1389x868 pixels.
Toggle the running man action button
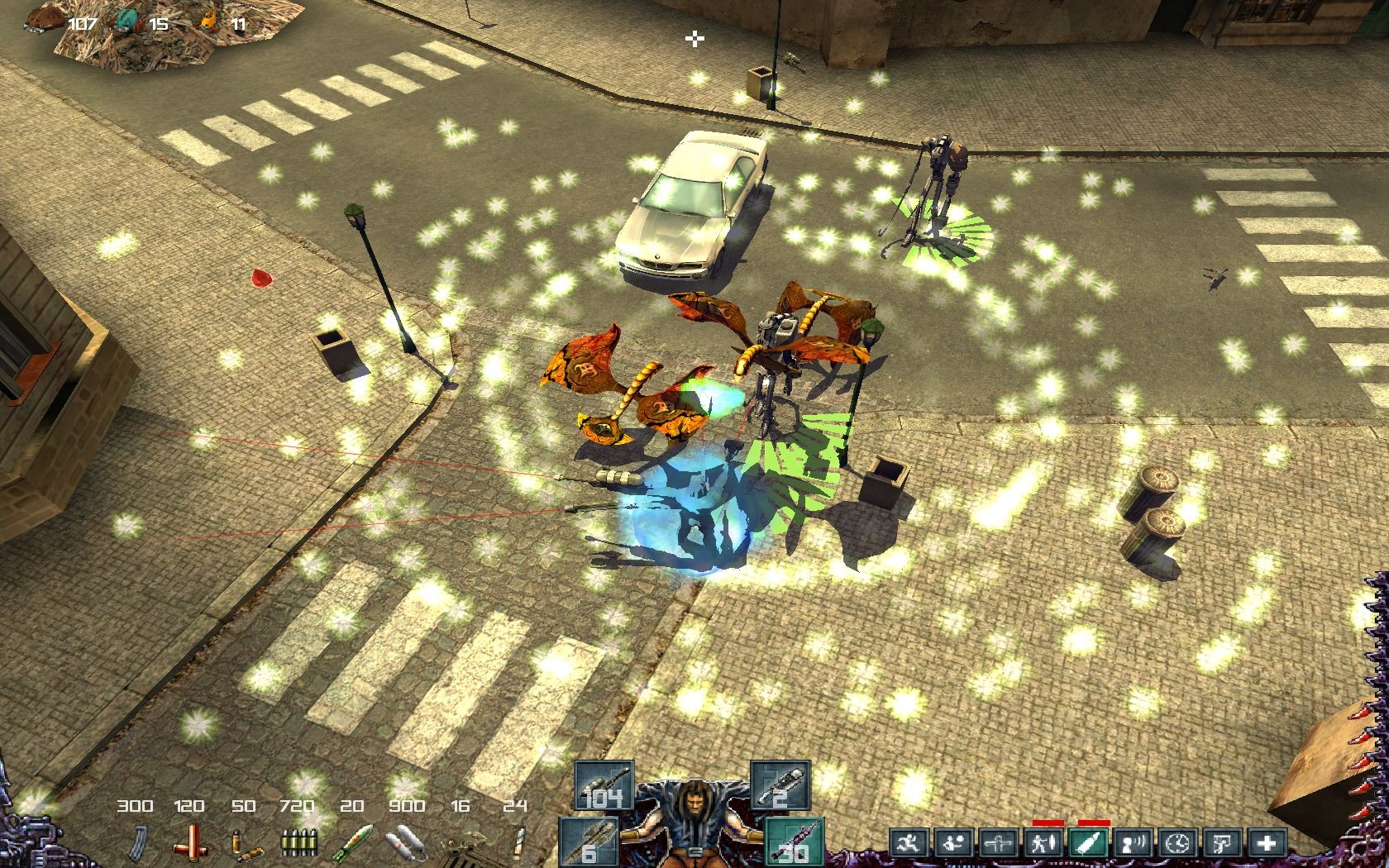pyautogui.click(x=908, y=844)
